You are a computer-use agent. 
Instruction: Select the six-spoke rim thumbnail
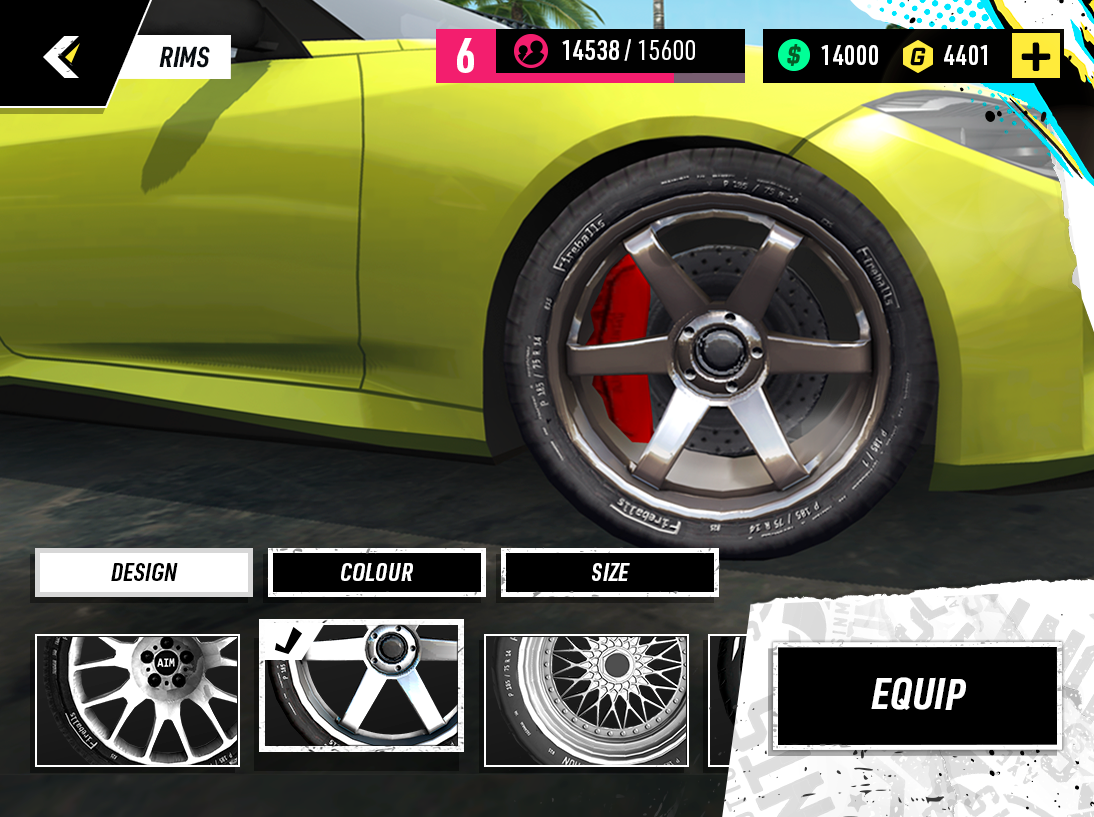[361, 686]
